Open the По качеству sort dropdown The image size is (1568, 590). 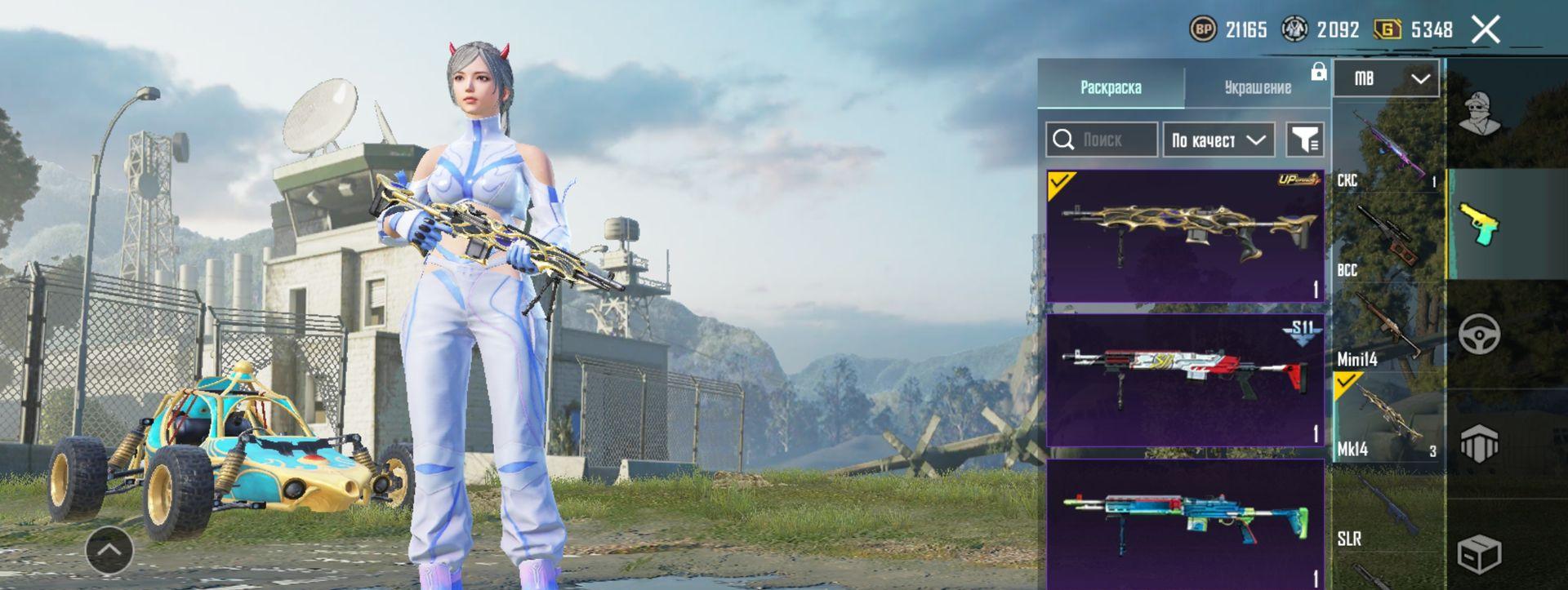(x=1218, y=140)
